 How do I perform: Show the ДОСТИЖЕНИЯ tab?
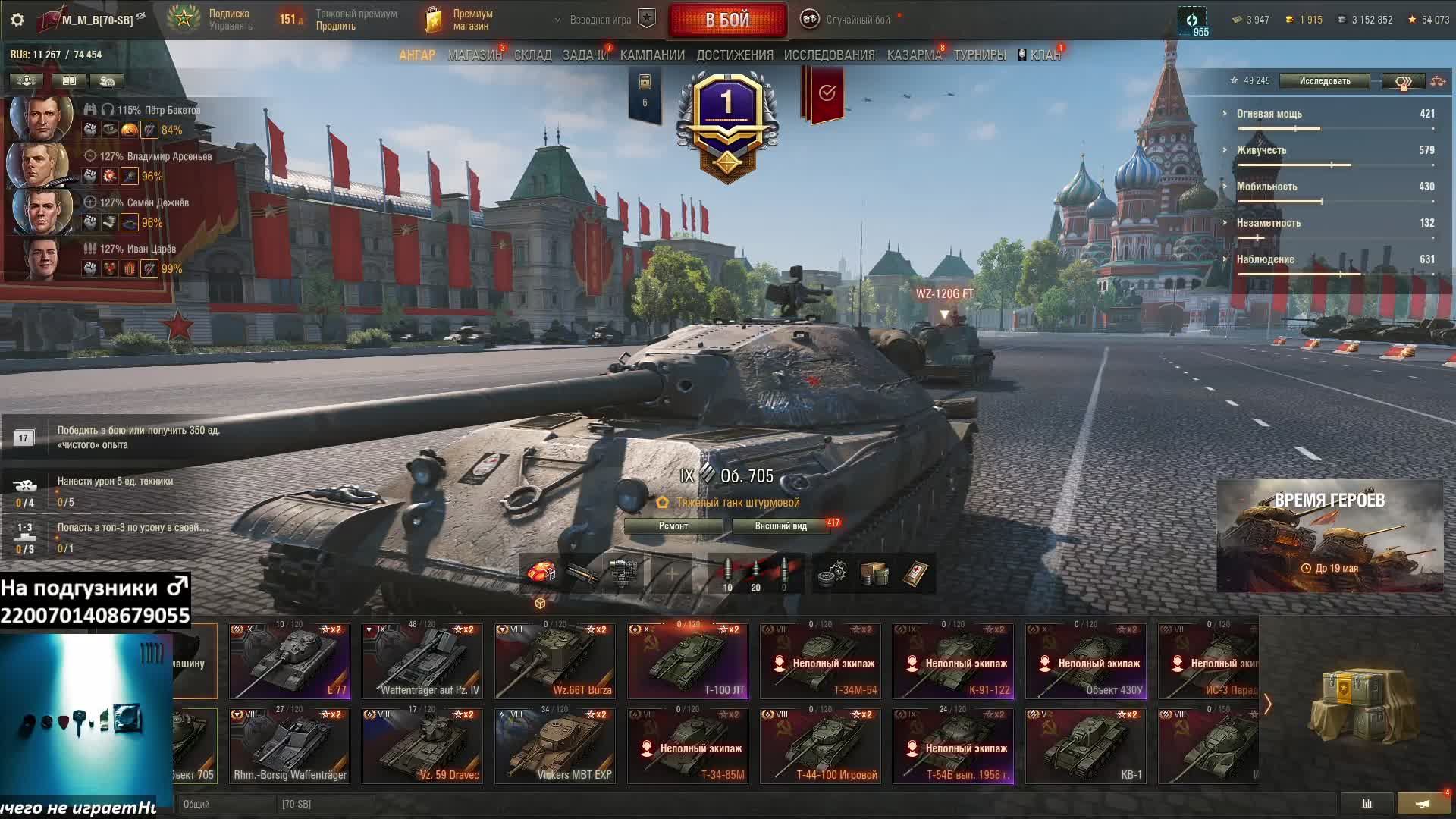[x=735, y=55]
